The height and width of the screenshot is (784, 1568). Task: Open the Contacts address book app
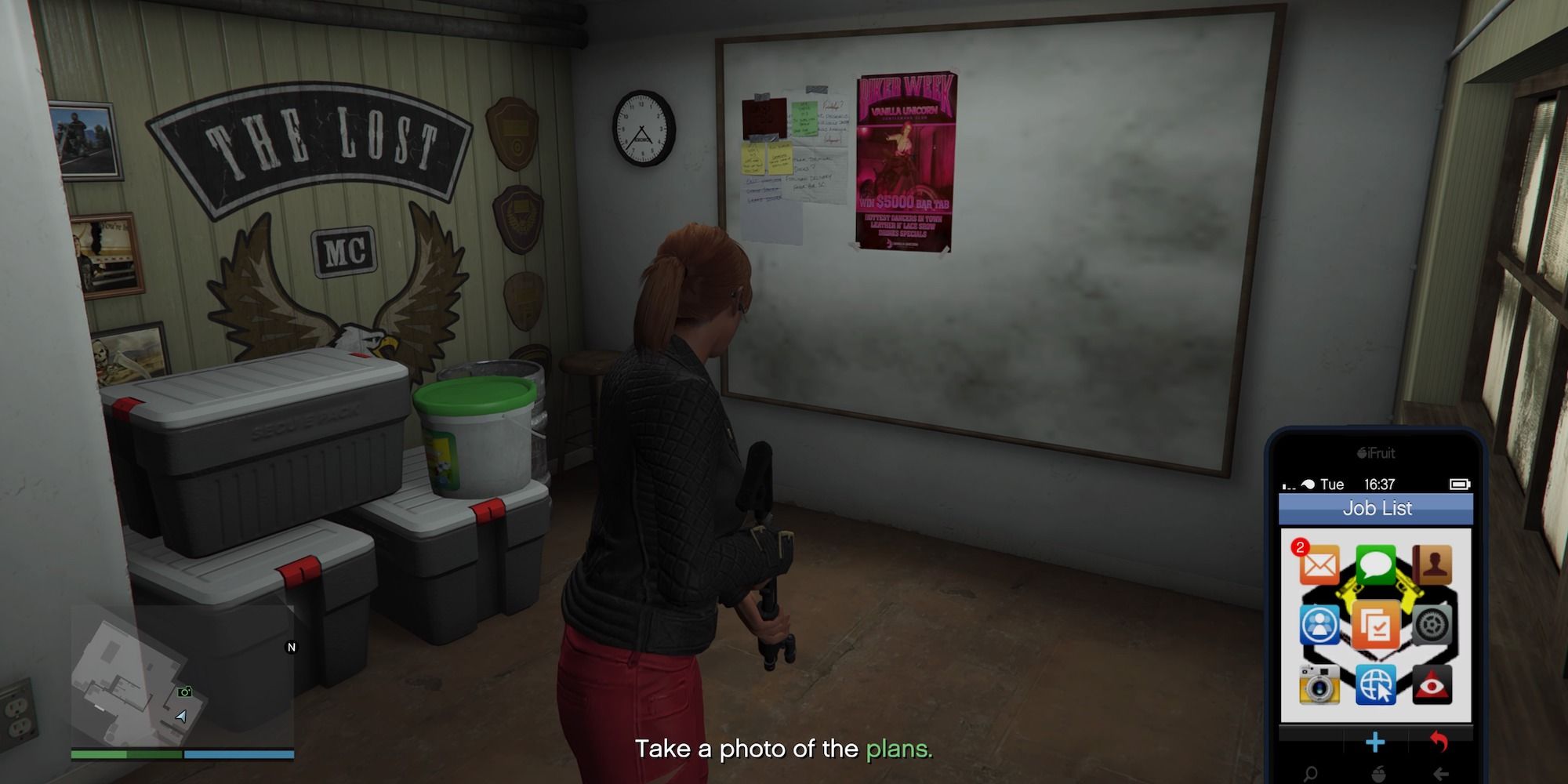point(1431,563)
